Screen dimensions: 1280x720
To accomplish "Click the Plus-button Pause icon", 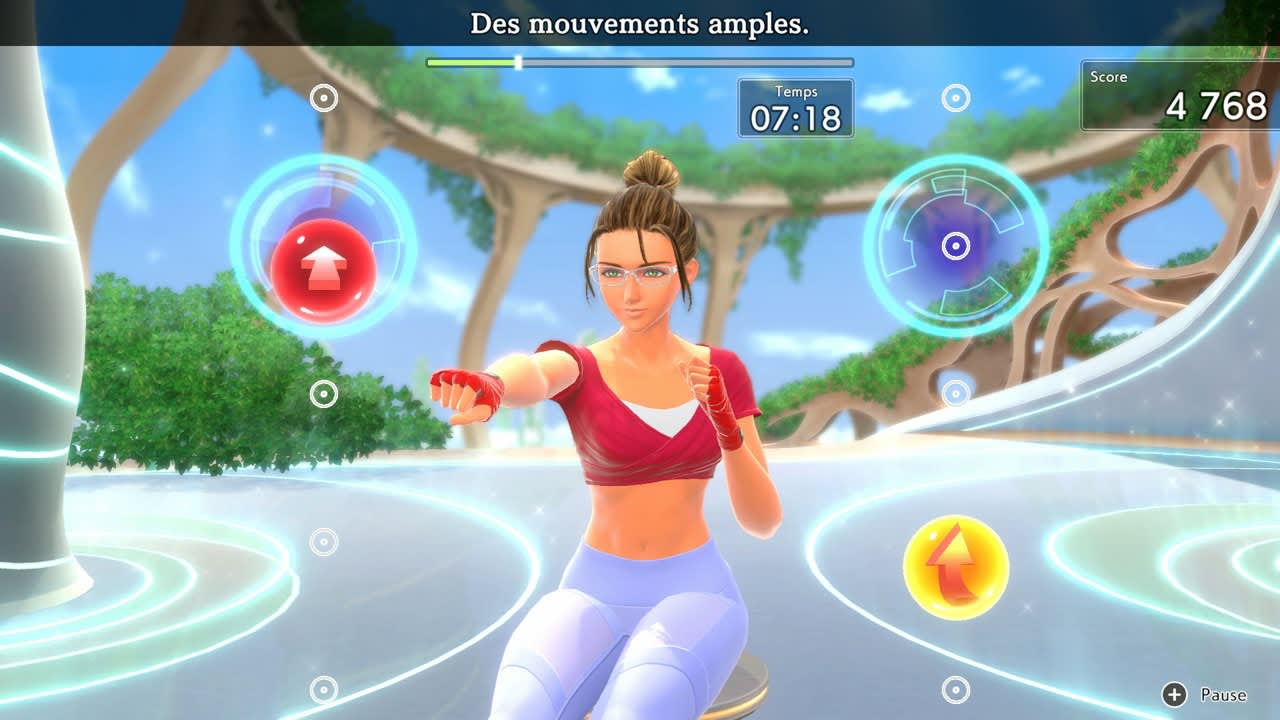I will coord(1172,694).
